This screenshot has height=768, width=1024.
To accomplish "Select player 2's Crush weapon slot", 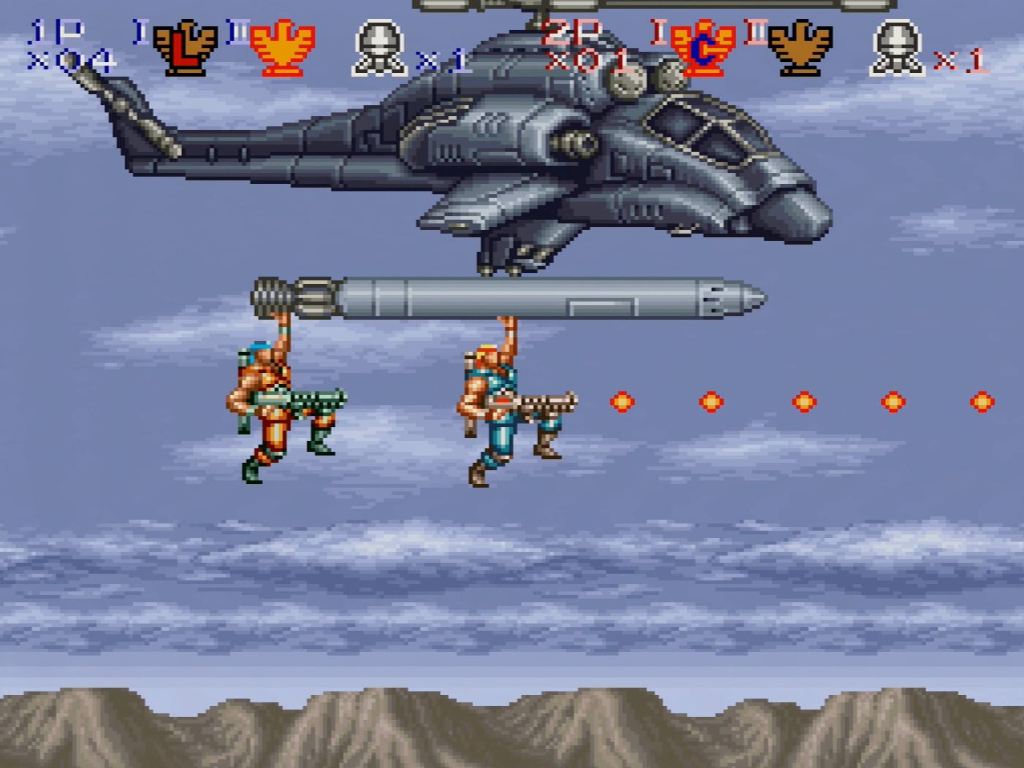I will [704, 50].
